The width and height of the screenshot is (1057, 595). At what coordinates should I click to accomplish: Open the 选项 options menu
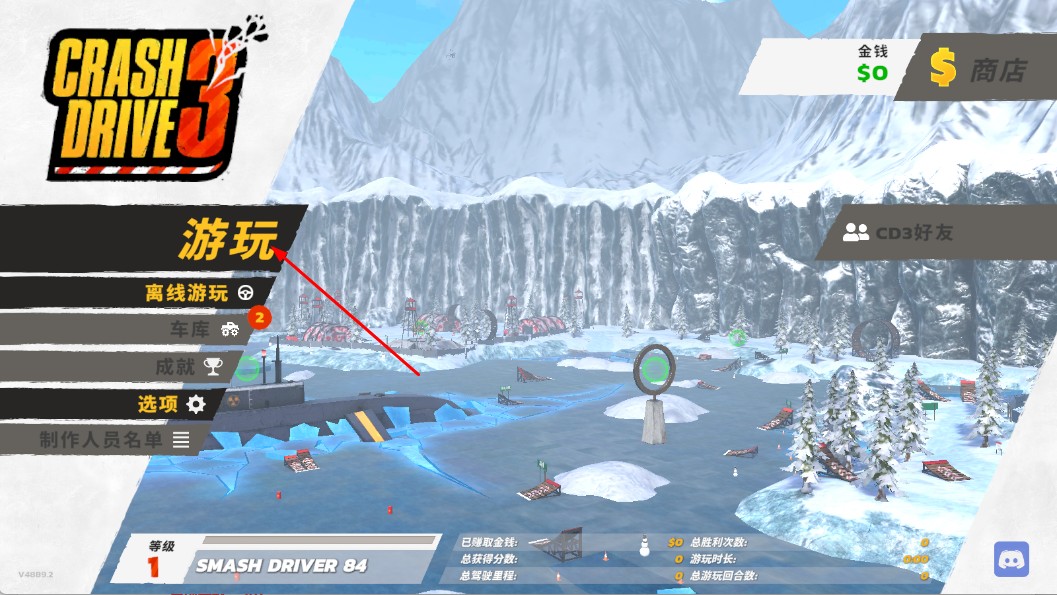tap(171, 404)
